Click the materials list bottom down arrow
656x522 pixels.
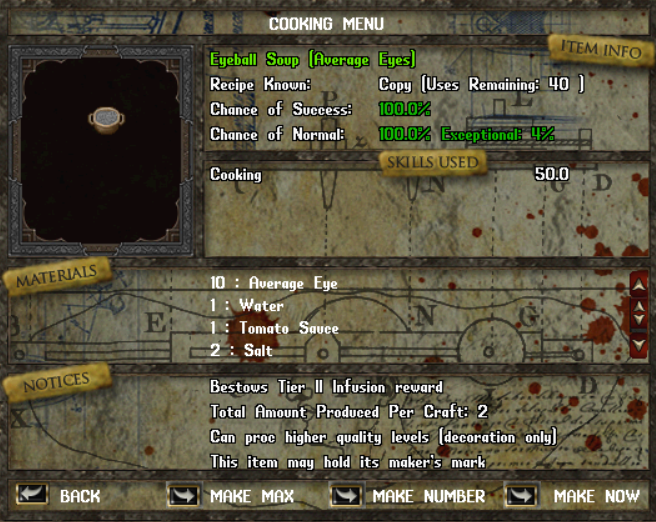point(639,345)
